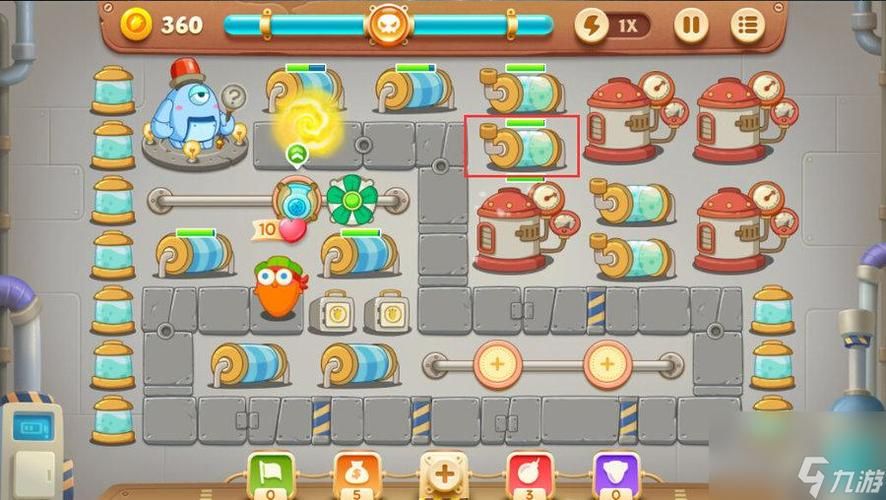This screenshot has width=886, height=500.
Task: Open the question mark bubble beside the monster
Action: coord(234,97)
